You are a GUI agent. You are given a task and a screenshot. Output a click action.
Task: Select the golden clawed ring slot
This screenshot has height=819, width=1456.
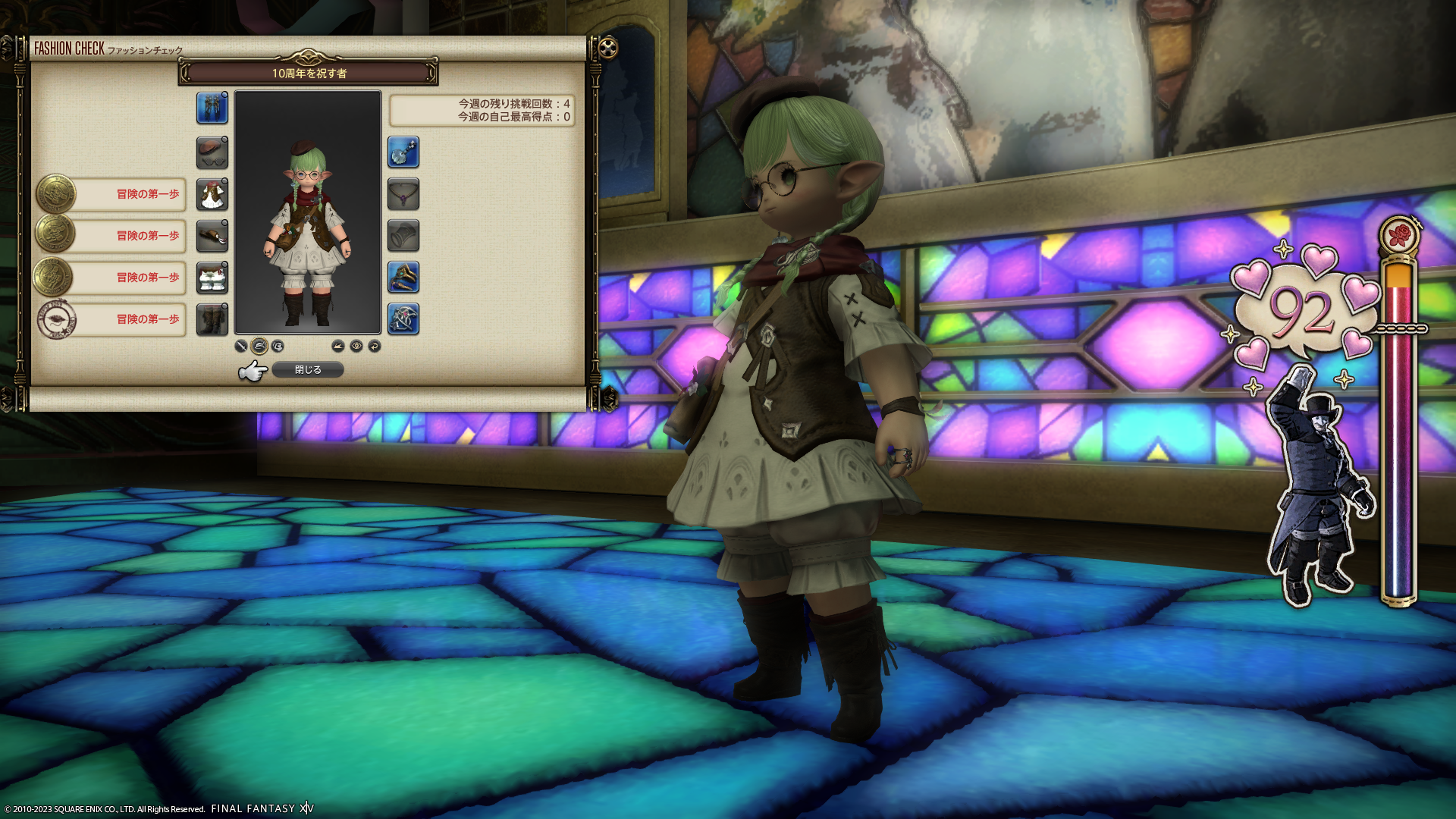[x=403, y=278]
